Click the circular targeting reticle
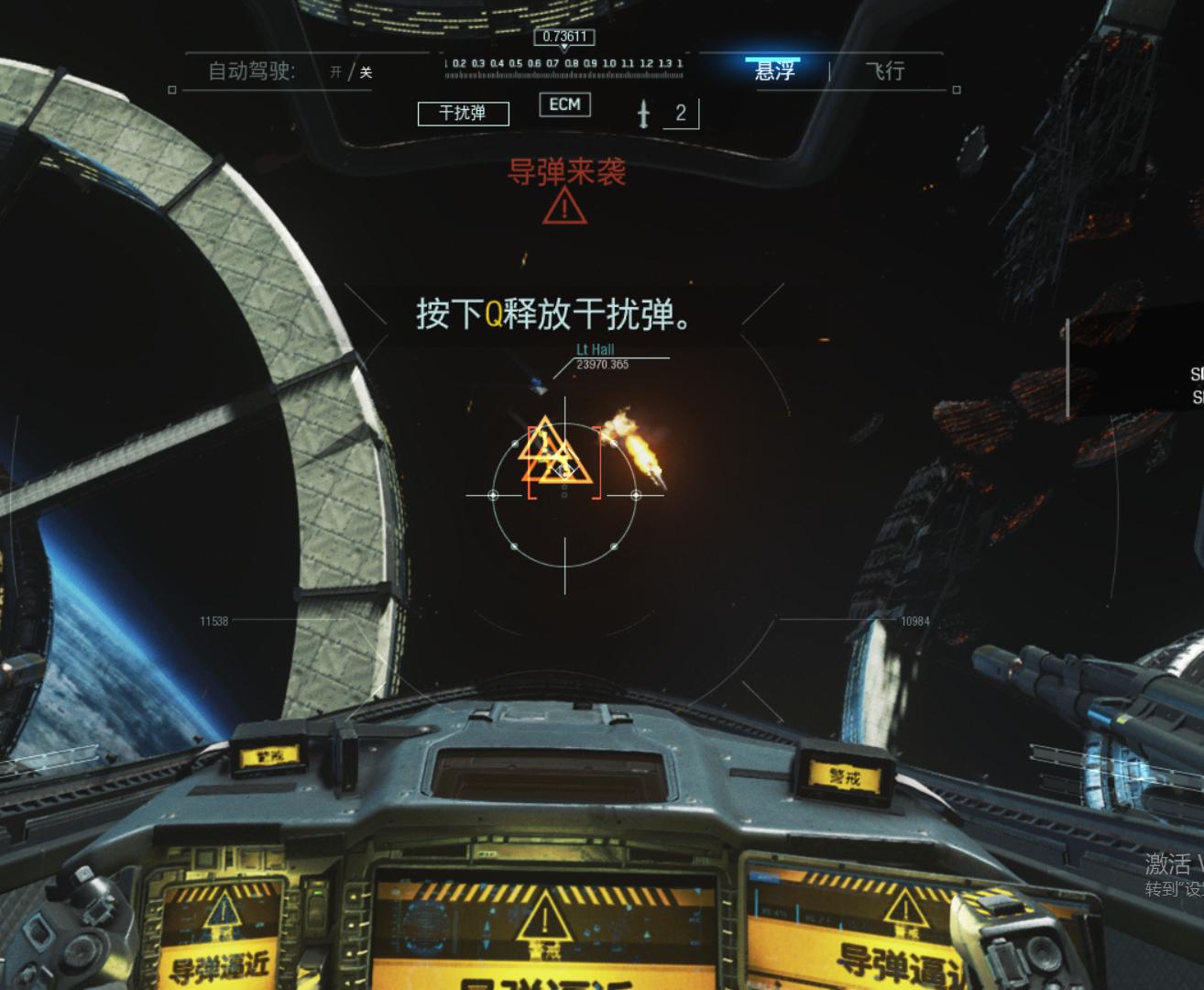Image resolution: width=1204 pixels, height=990 pixels. pos(564,495)
